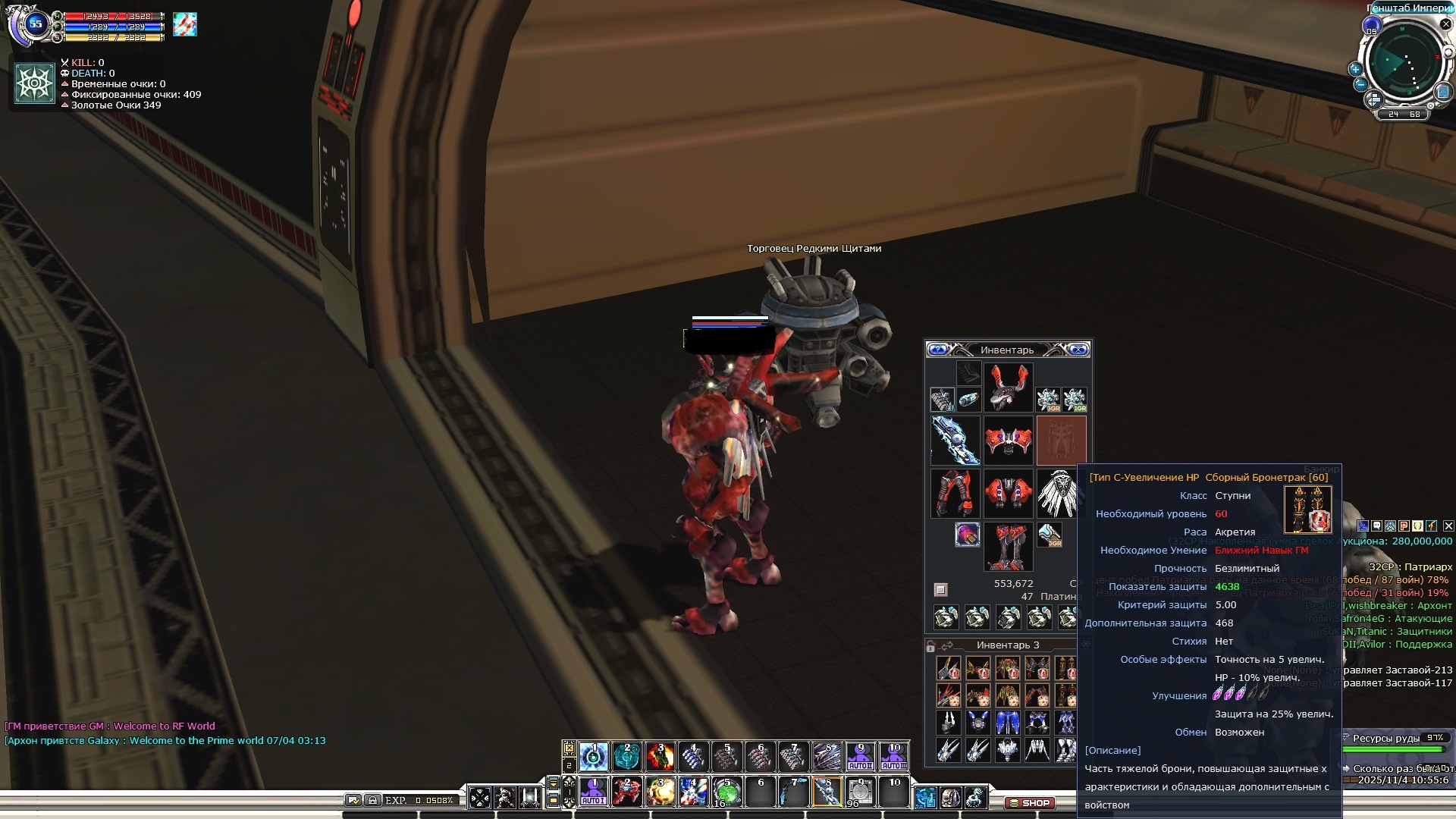Open the Инвентарь help button

point(938,350)
